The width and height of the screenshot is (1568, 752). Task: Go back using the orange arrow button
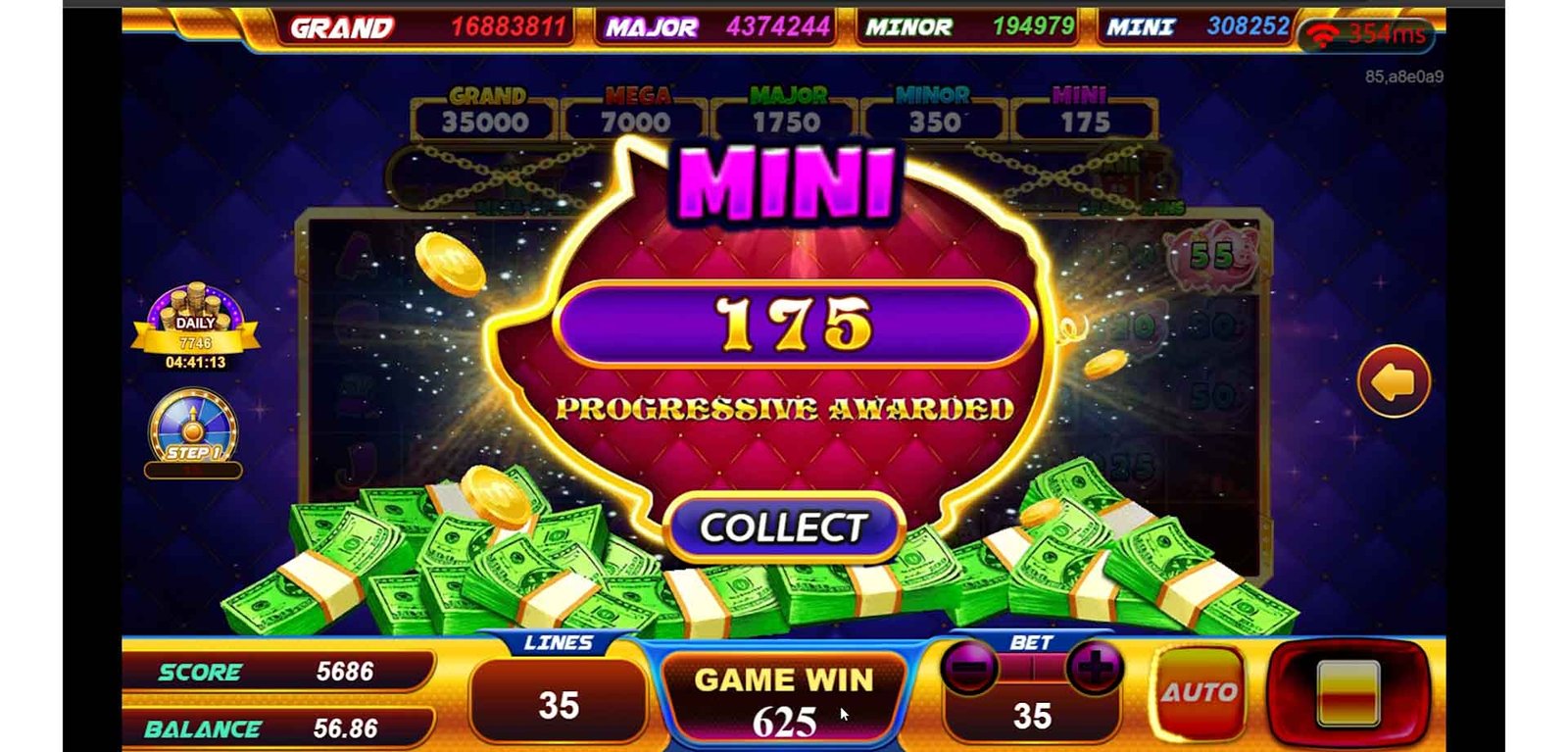coord(1394,381)
